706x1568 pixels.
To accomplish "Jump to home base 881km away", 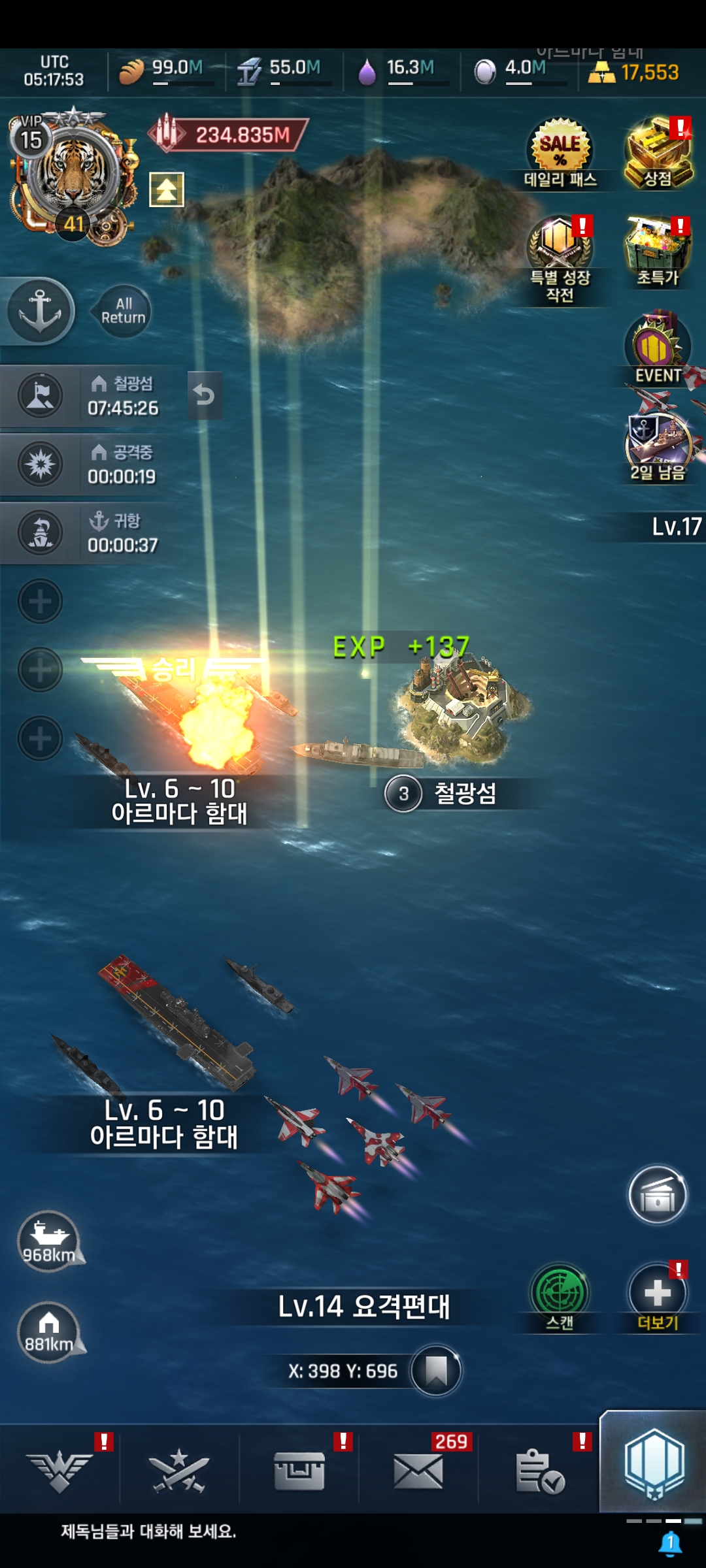I will pyautogui.click(x=49, y=1332).
